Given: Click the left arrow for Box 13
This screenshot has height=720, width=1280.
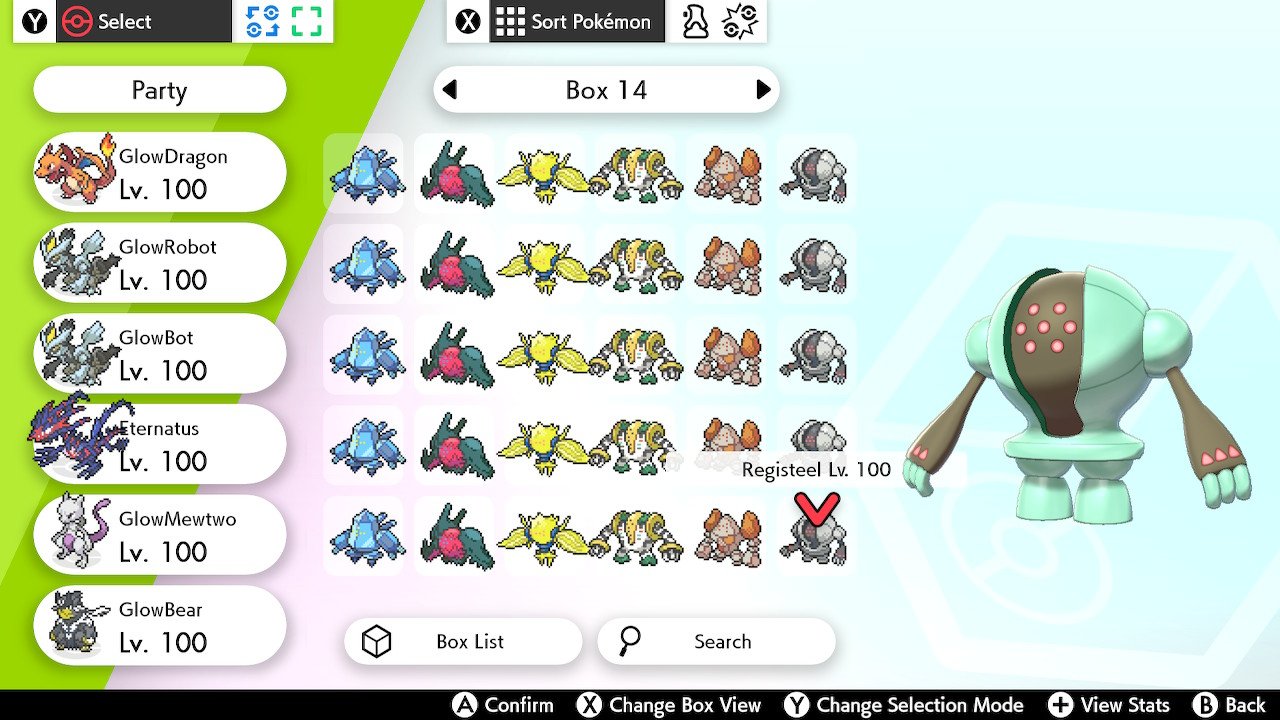Looking at the screenshot, I should (x=451, y=90).
